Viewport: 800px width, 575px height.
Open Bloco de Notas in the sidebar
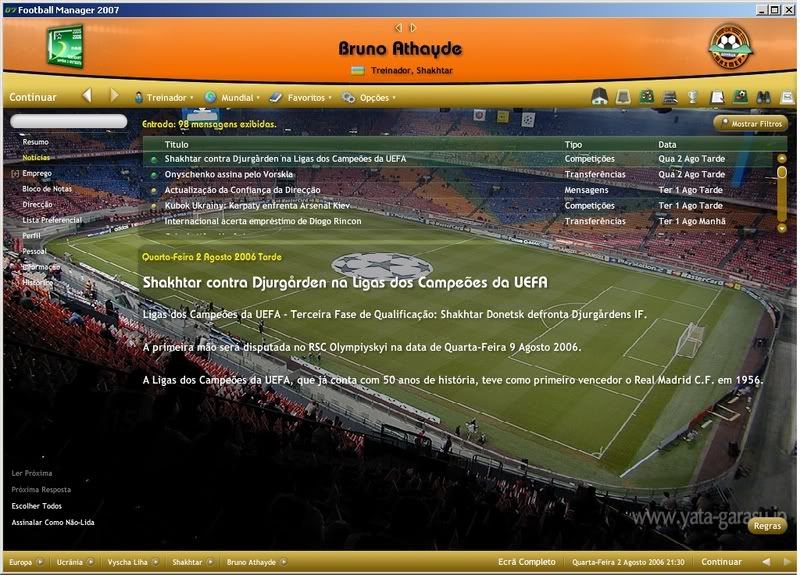pos(47,188)
